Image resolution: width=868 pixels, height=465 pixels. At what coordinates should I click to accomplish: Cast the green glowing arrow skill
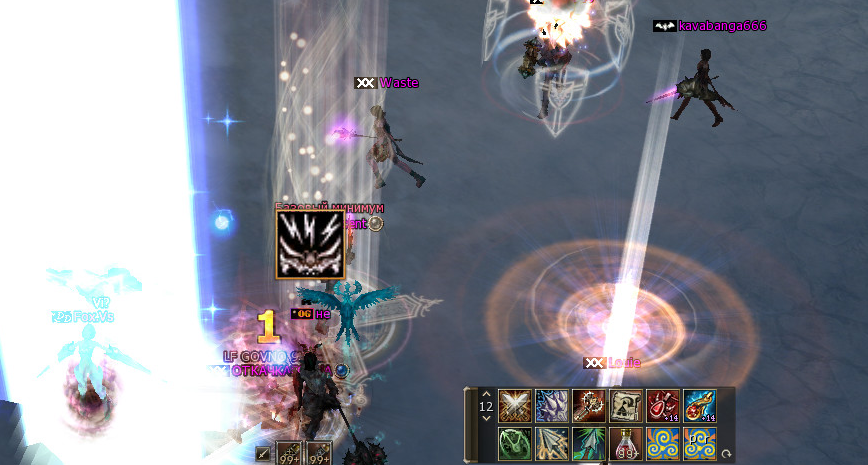(x=589, y=443)
